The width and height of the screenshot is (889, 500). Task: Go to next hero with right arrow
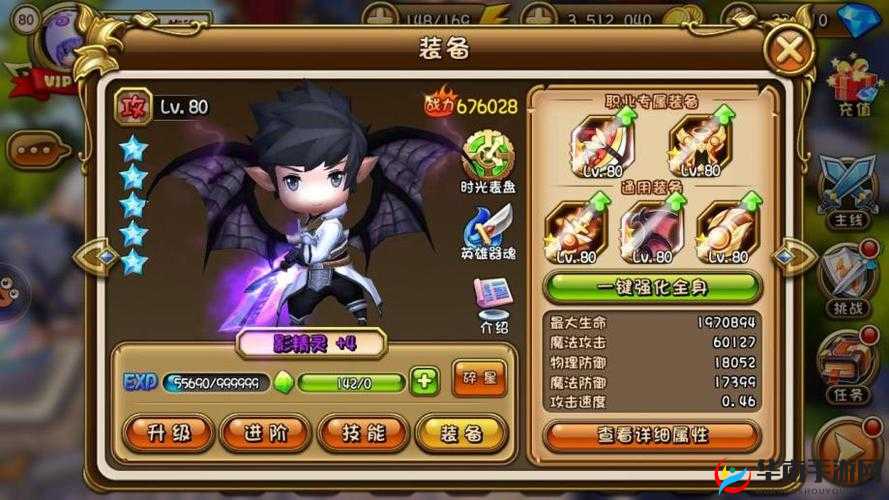coord(797,256)
